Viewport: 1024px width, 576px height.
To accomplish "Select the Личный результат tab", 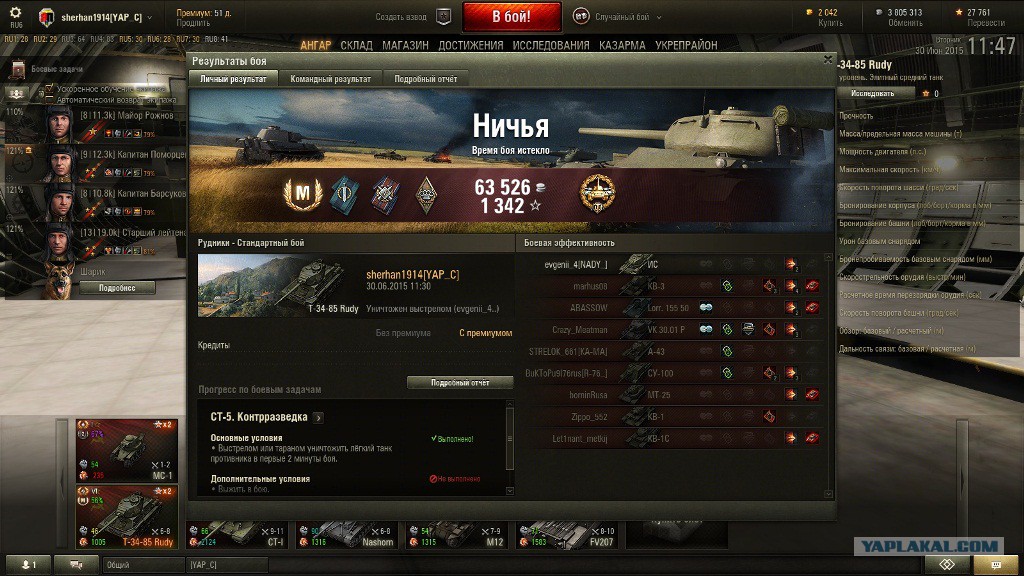I will point(233,79).
